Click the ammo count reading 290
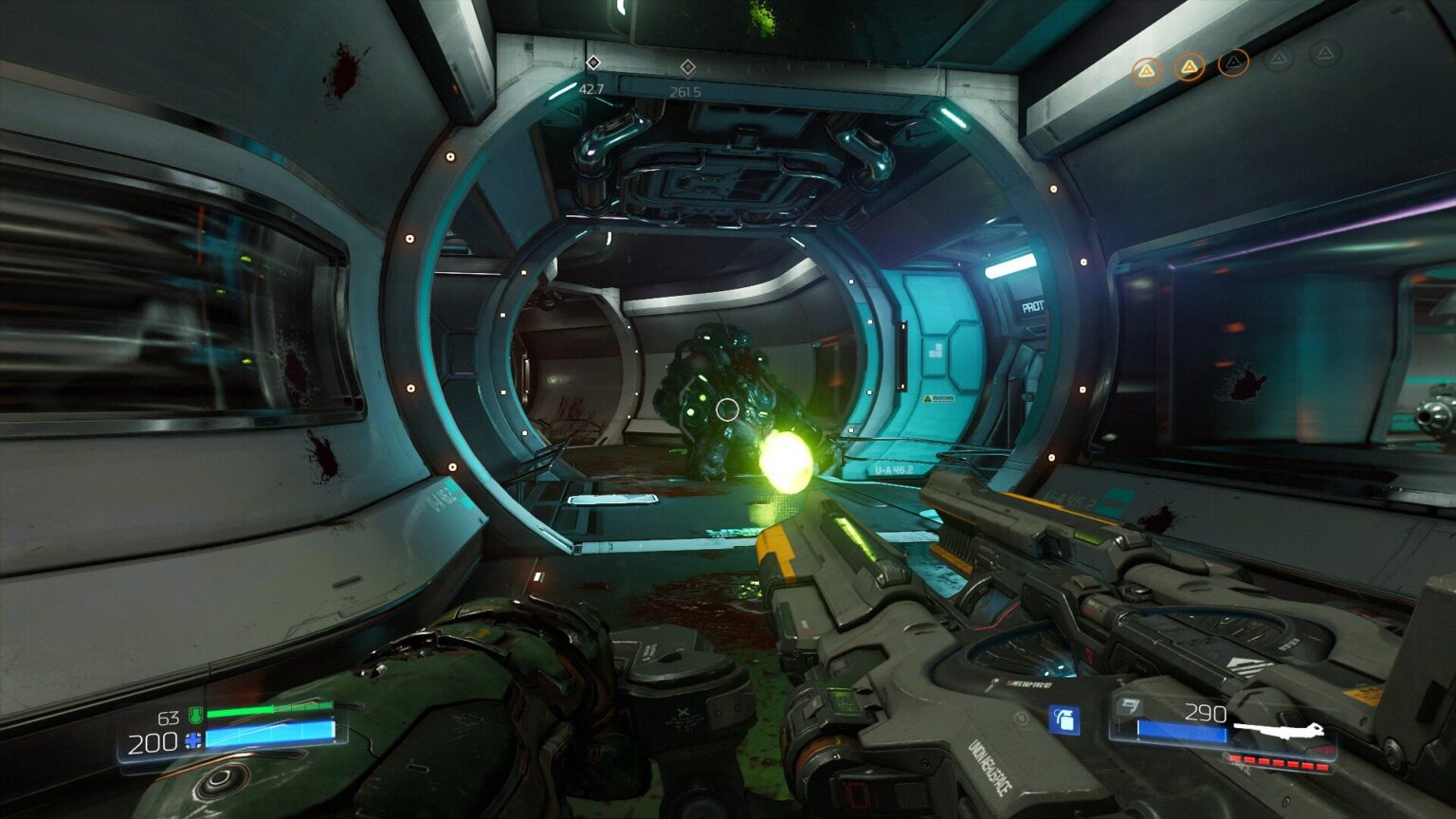1456x819 pixels. tap(1207, 713)
